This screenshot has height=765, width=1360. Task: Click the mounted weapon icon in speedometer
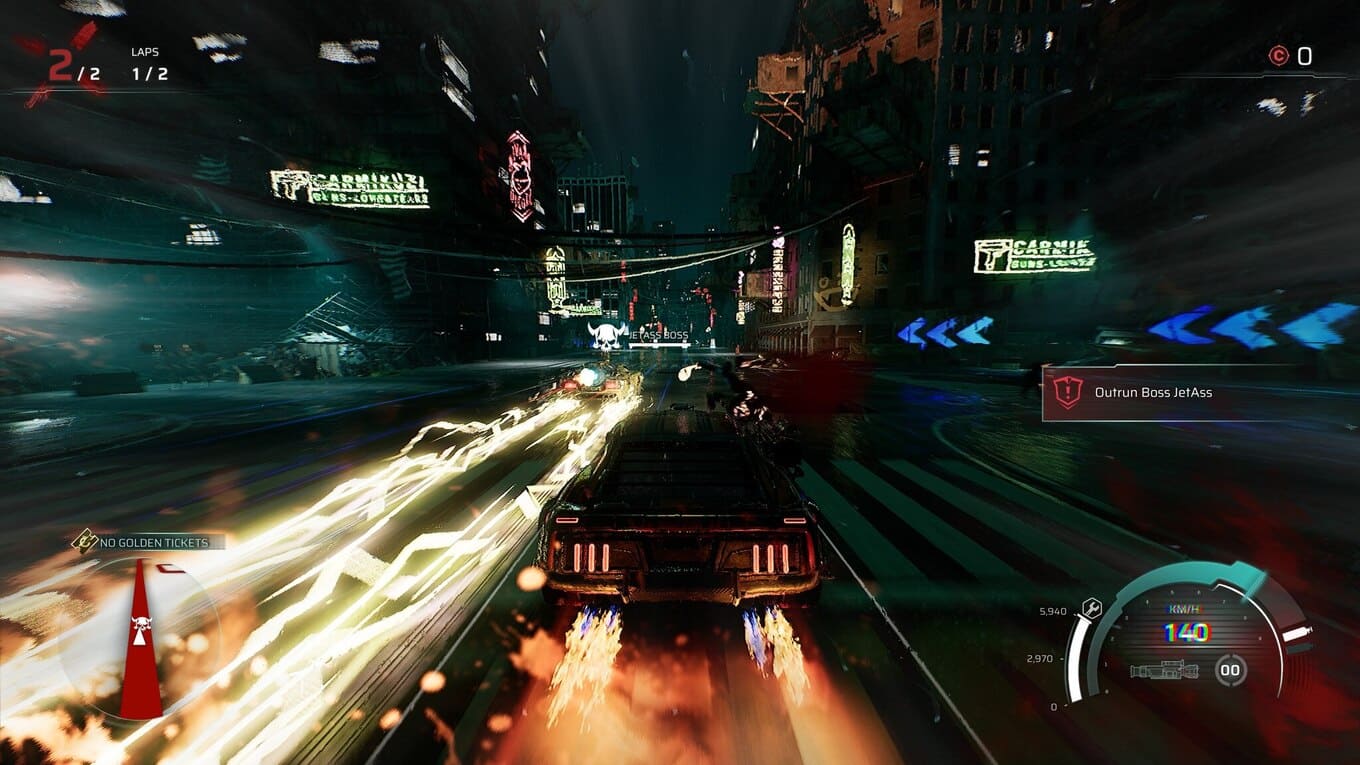[1164, 670]
